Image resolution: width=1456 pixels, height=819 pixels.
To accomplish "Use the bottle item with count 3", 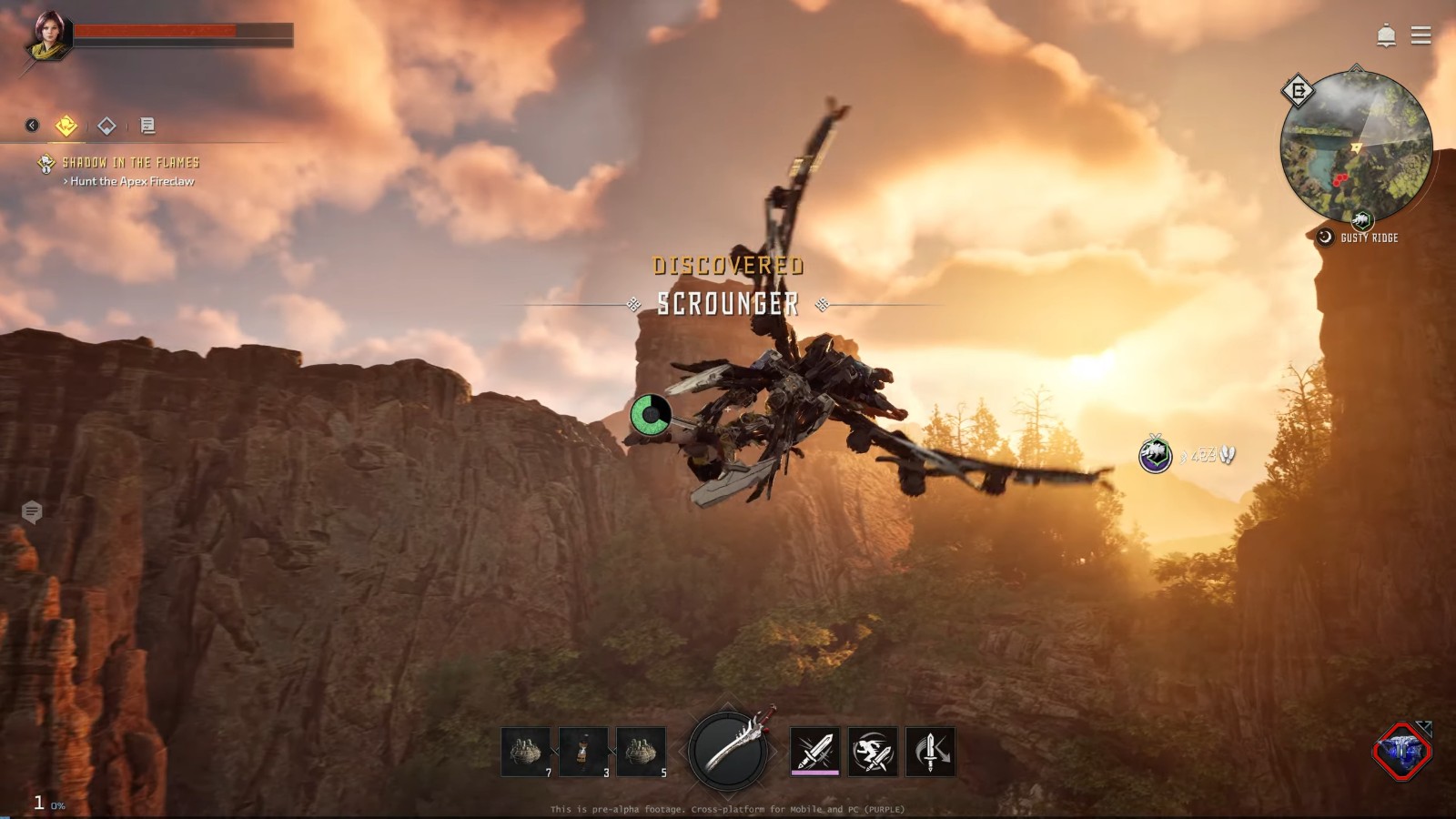I will coord(583,752).
